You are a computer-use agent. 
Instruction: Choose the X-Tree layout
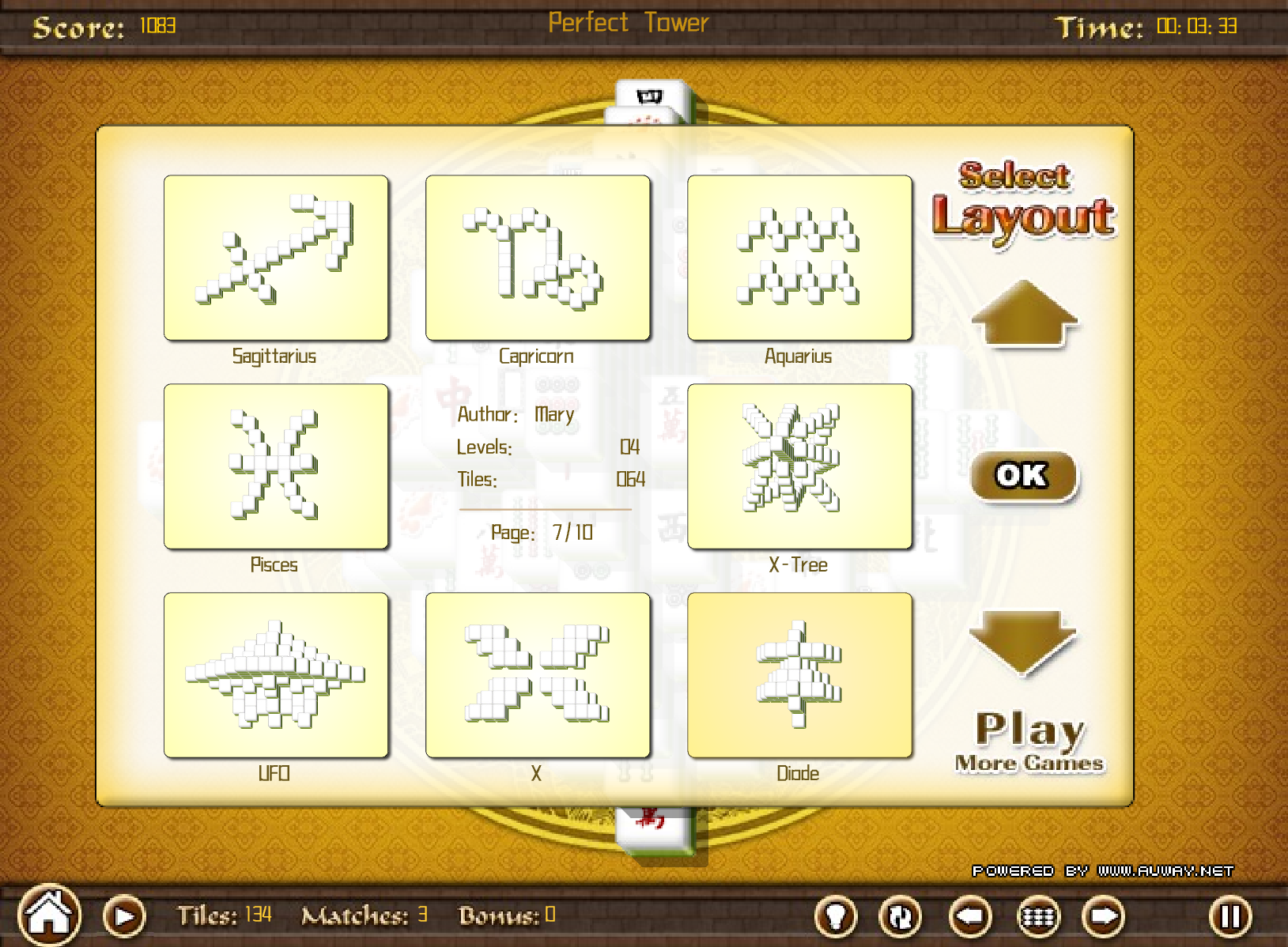[799, 466]
